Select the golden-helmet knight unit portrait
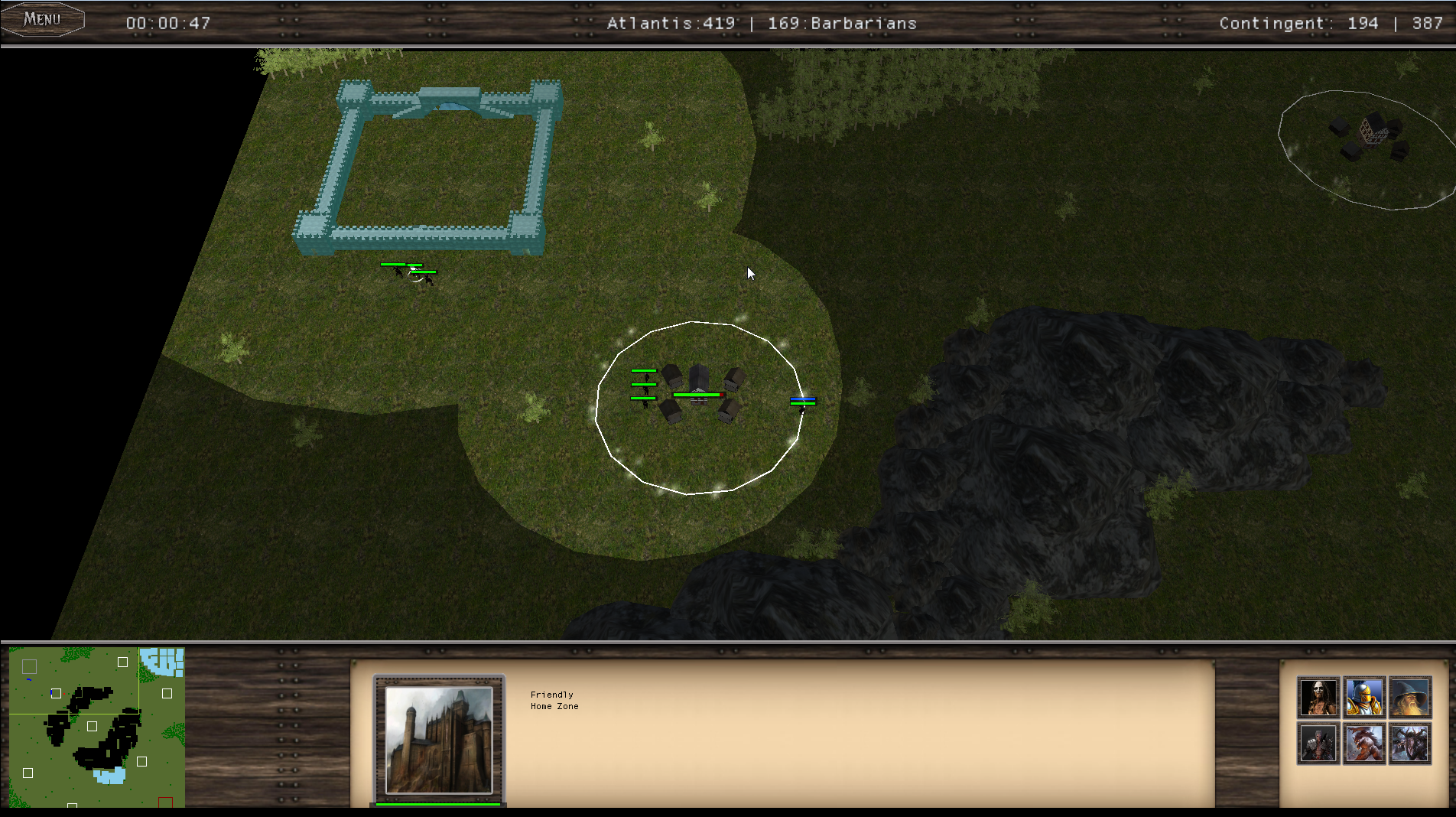Image resolution: width=1456 pixels, height=817 pixels. pyautogui.click(x=1364, y=697)
